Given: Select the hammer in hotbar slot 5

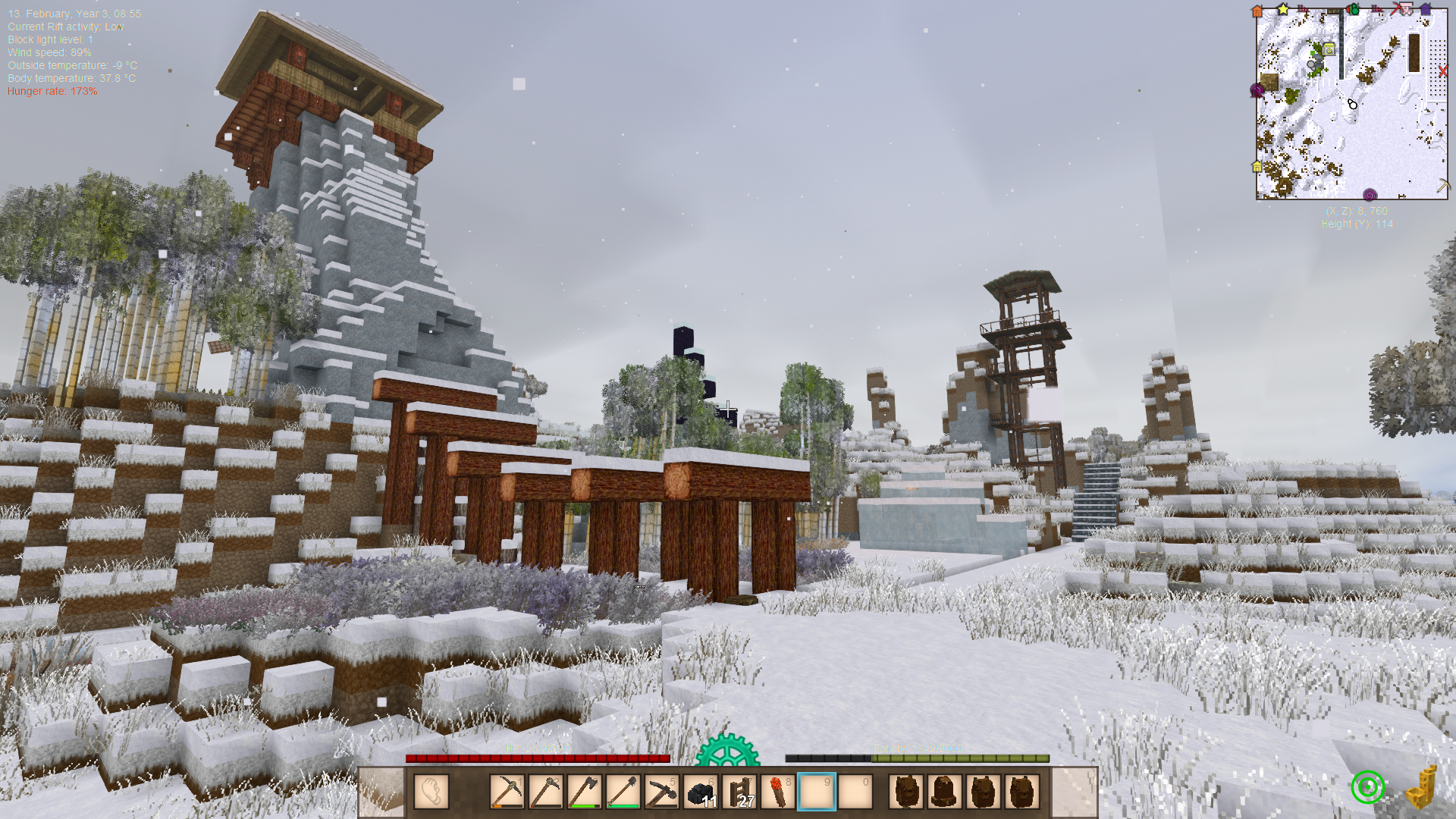Looking at the screenshot, I should click(x=661, y=792).
